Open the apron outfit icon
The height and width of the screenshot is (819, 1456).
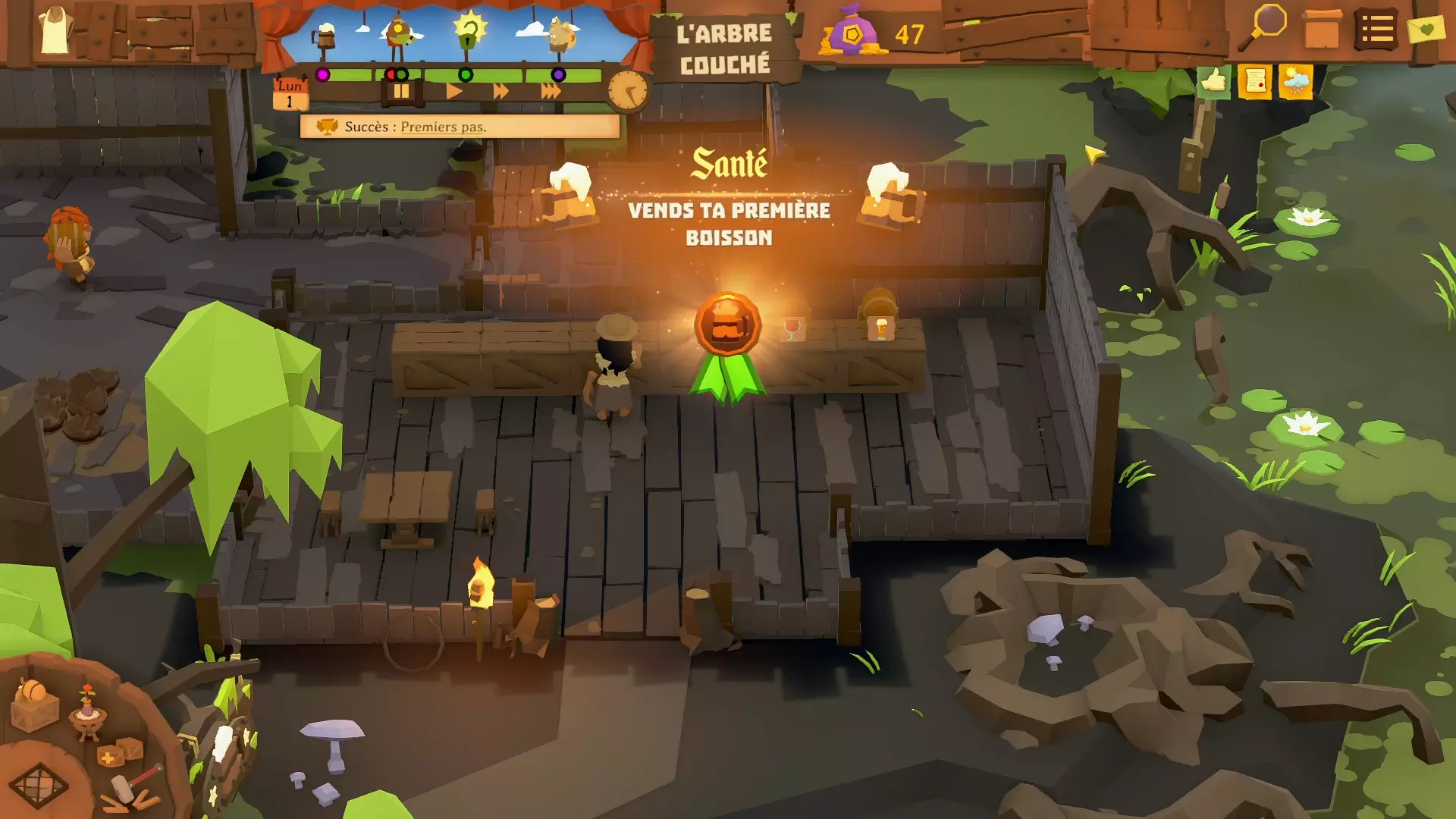tap(55, 30)
